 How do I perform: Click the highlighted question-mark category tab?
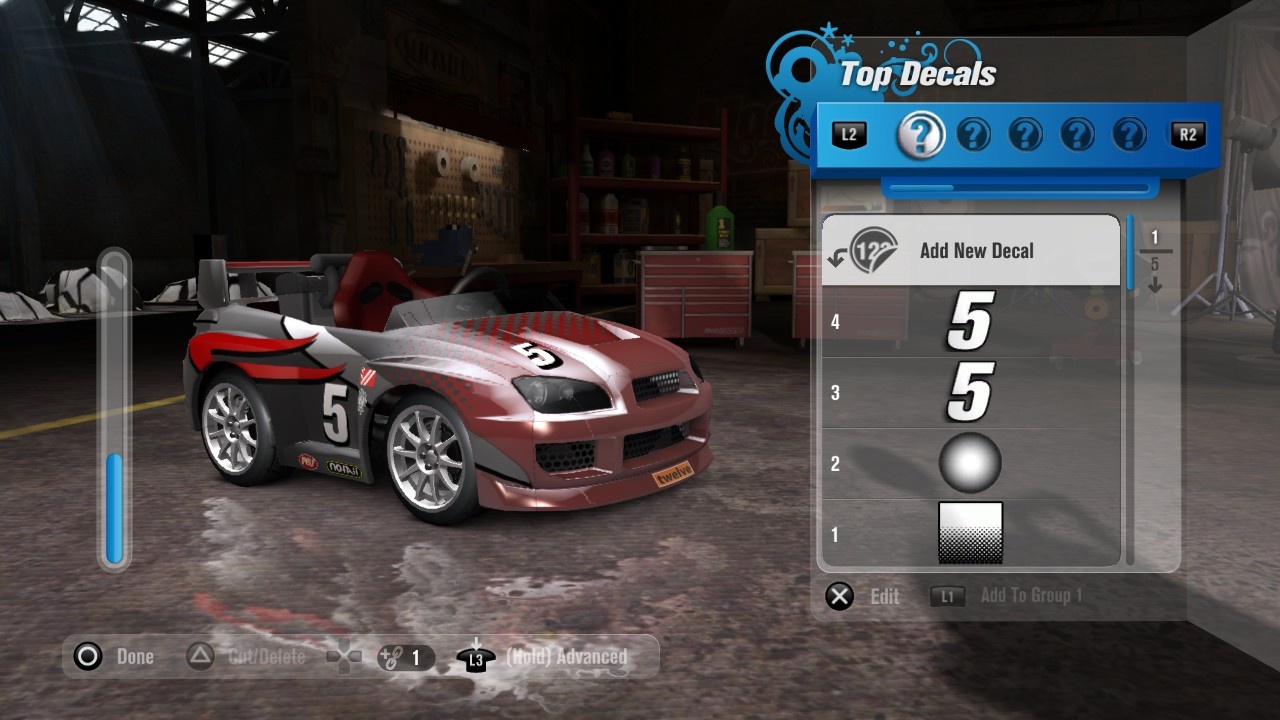click(921, 135)
